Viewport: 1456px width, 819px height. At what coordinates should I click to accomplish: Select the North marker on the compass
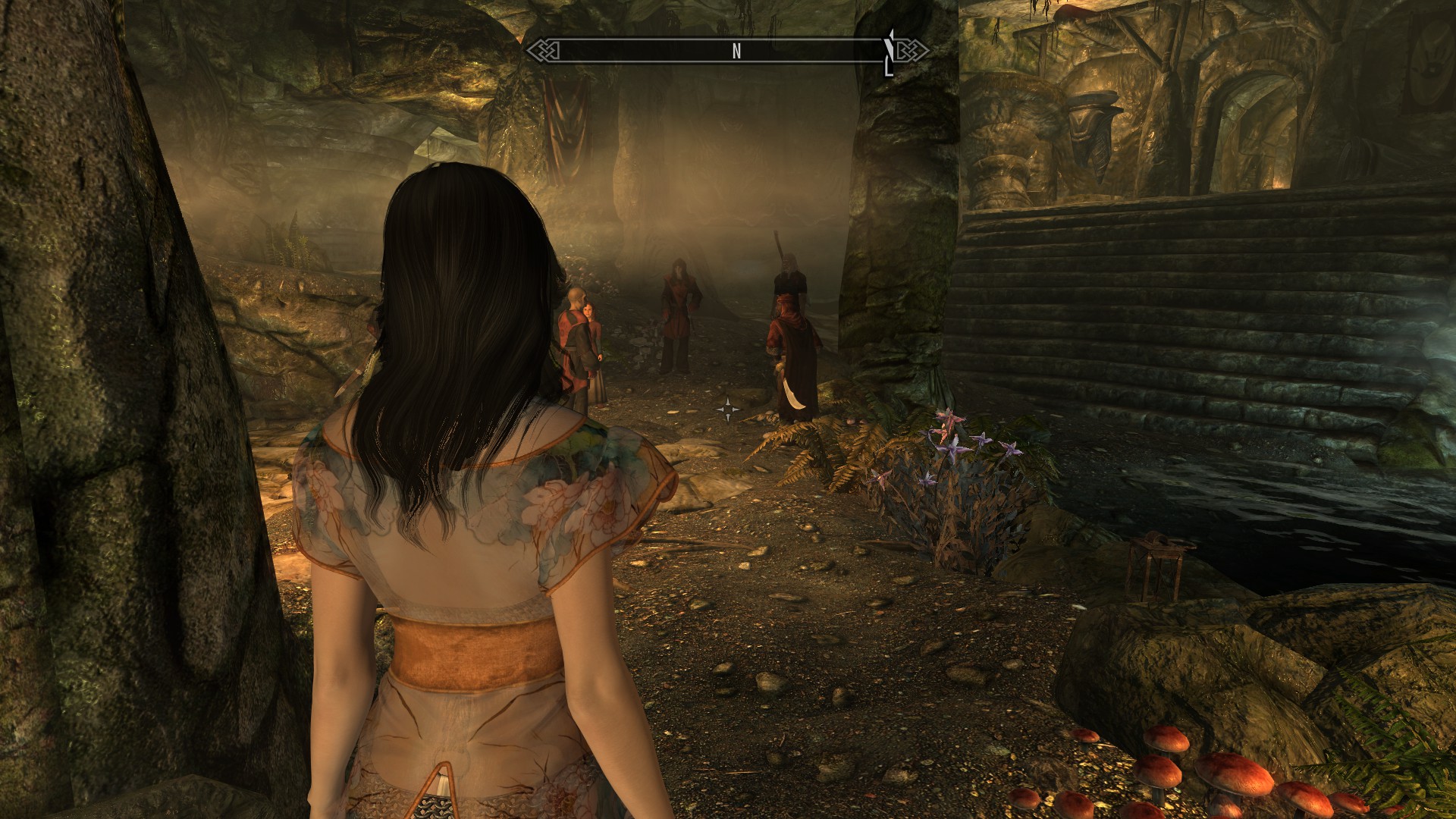point(736,51)
